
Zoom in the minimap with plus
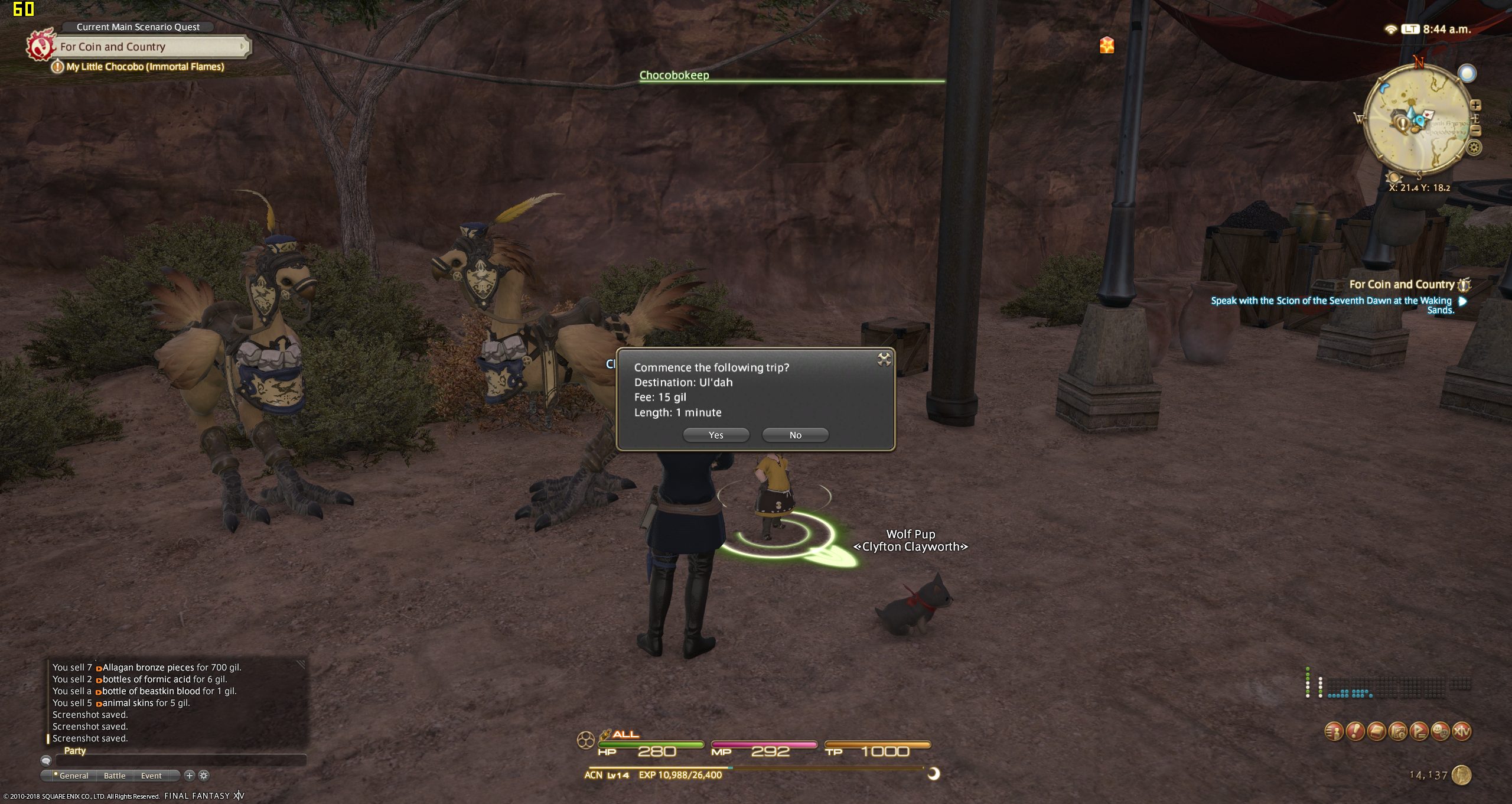1475,105
